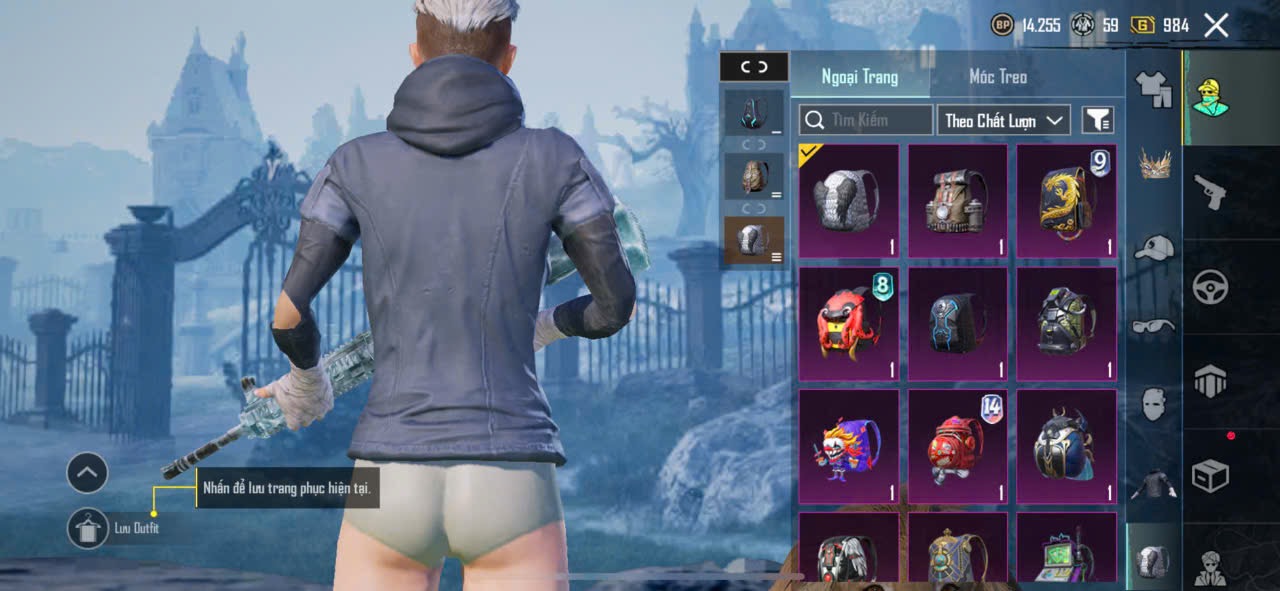Screen dimensions: 1280x591
Task: Open the Theo Chất Lượng sort dropdown
Action: point(1004,120)
